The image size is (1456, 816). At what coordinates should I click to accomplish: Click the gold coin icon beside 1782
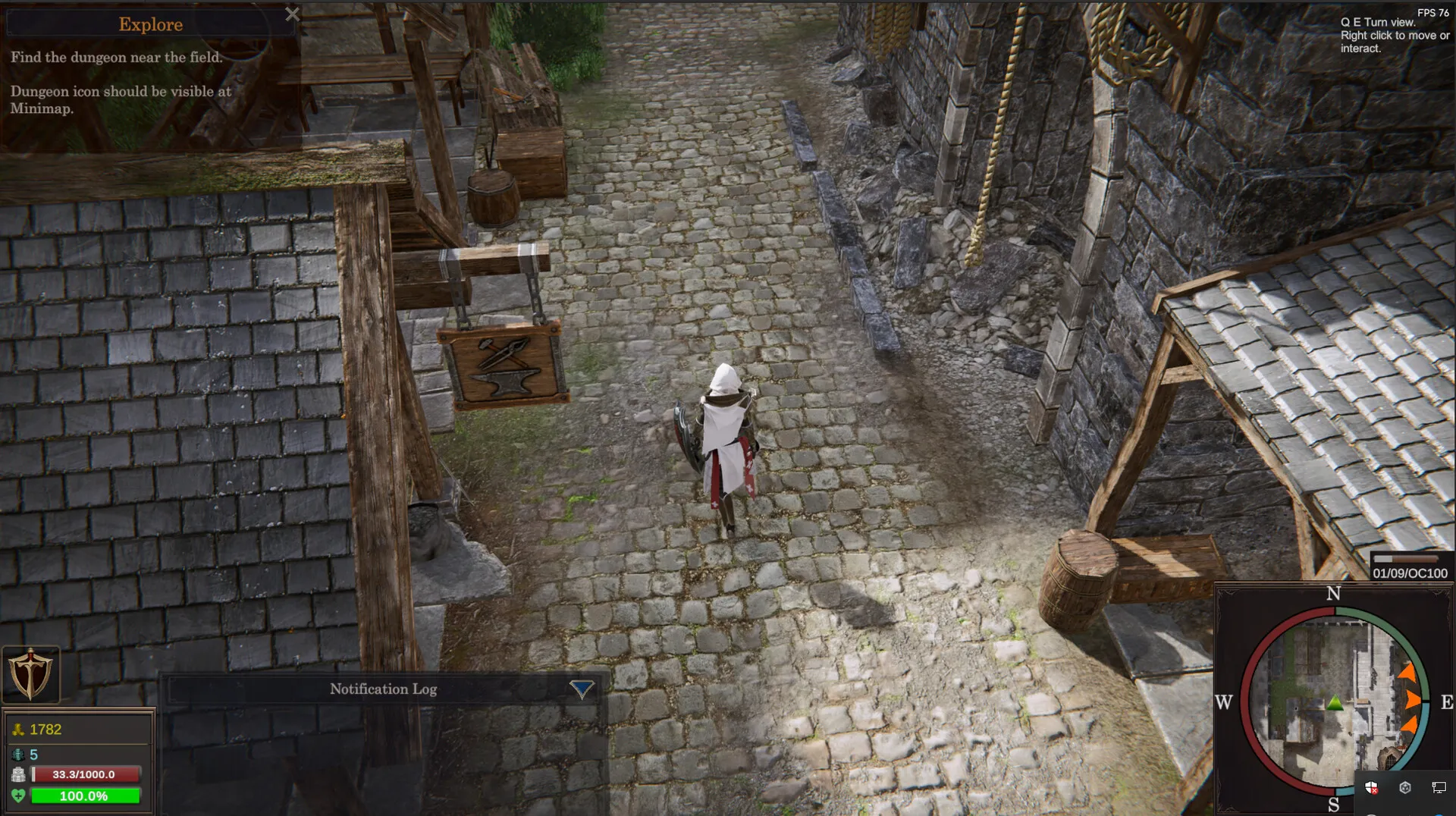click(x=19, y=729)
